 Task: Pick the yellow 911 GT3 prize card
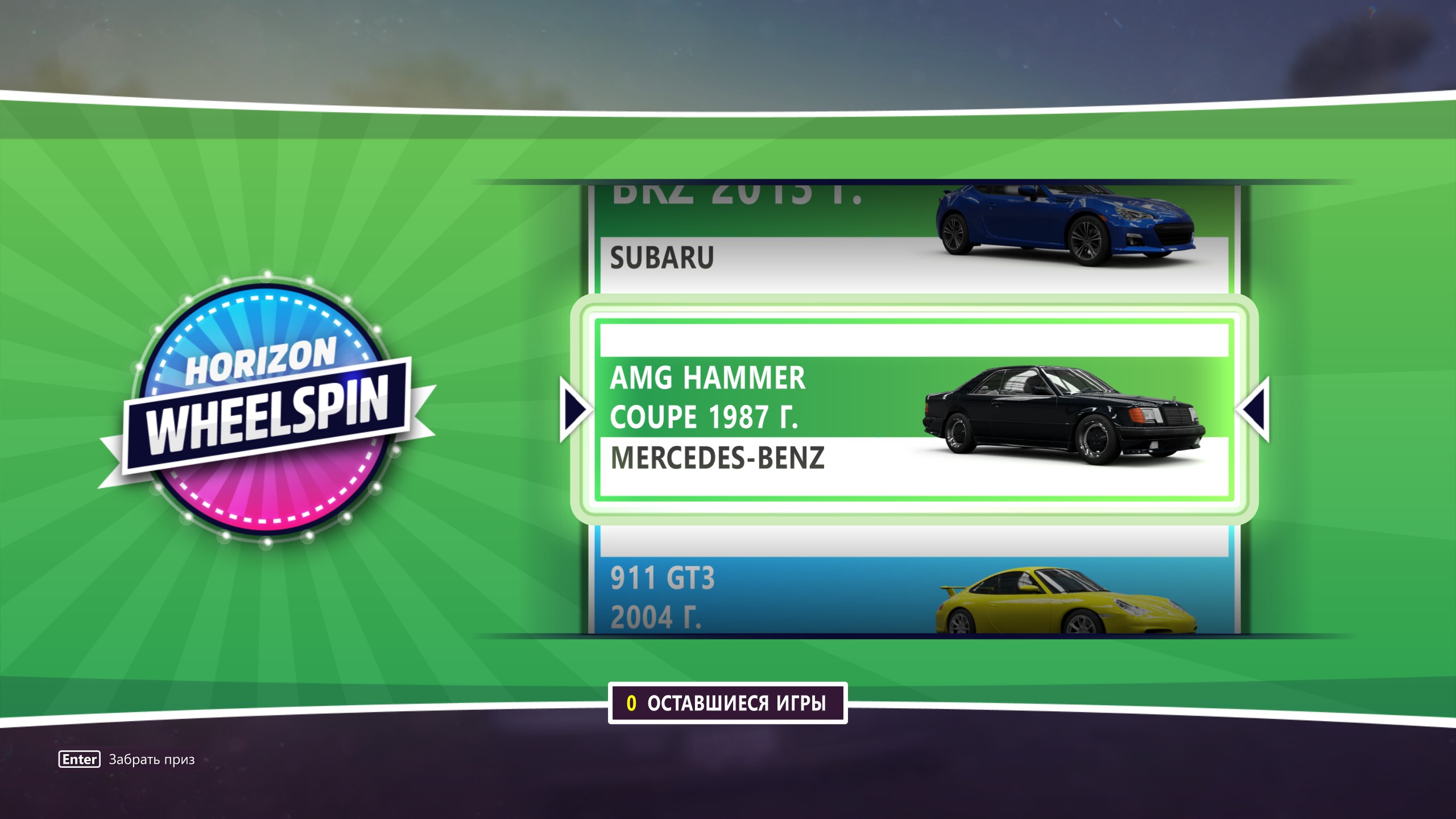pyautogui.click(x=913, y=591)
